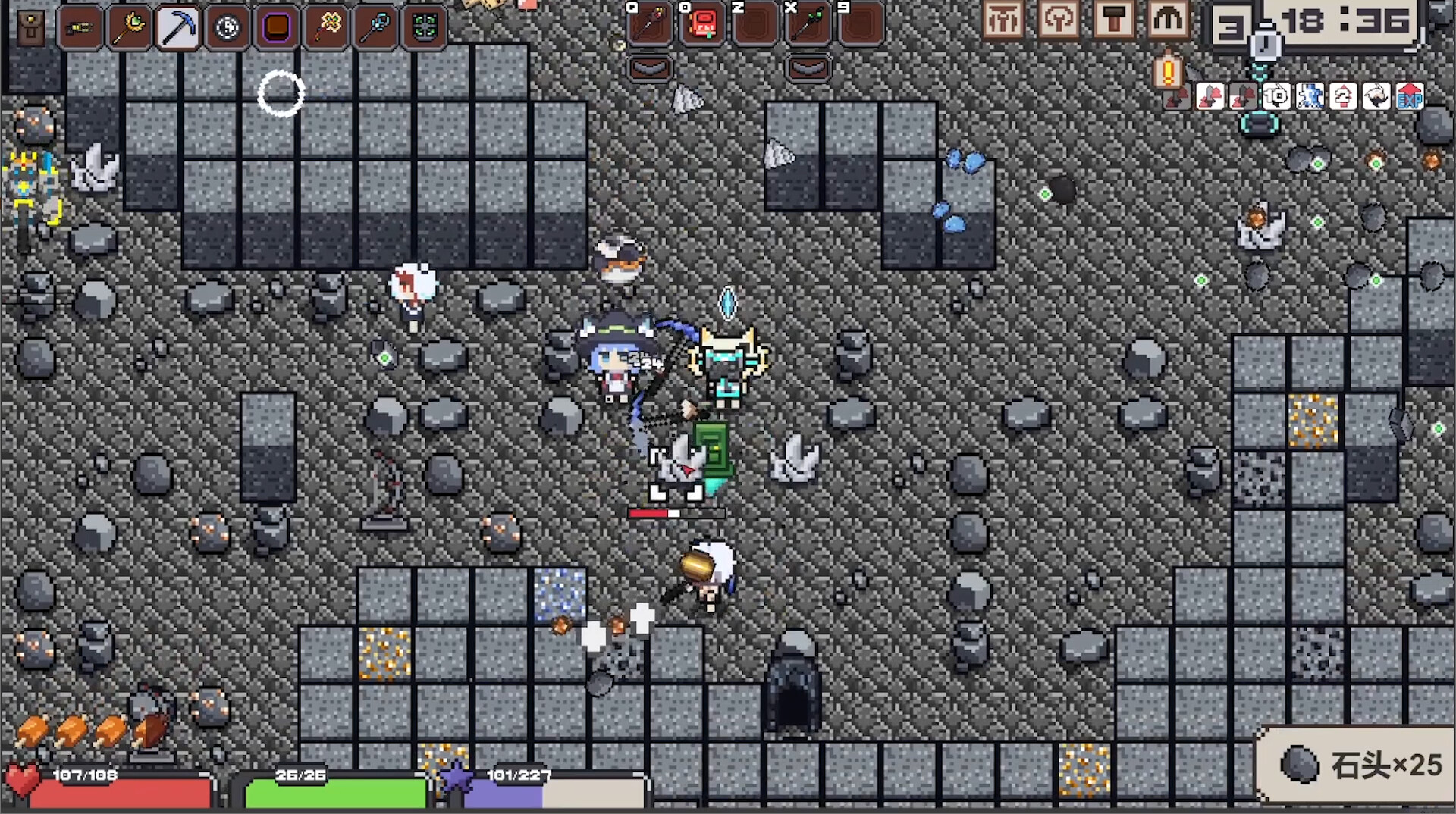Click the glowing lantern icon near the clock
Viewport: 1456px width, 814px height.
click(x=1168, y=72)
